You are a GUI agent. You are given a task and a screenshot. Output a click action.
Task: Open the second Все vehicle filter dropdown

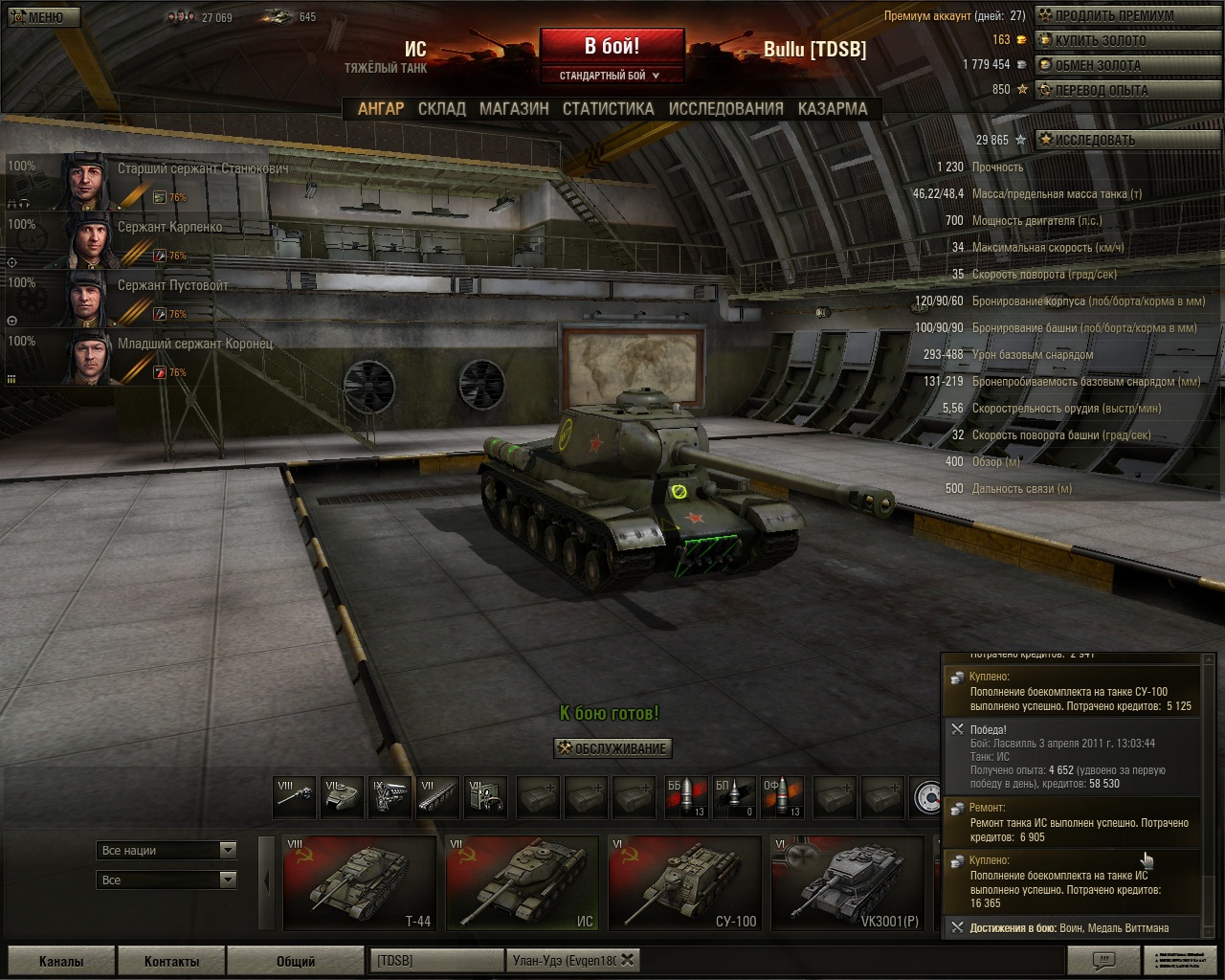(x=166, y=879)
